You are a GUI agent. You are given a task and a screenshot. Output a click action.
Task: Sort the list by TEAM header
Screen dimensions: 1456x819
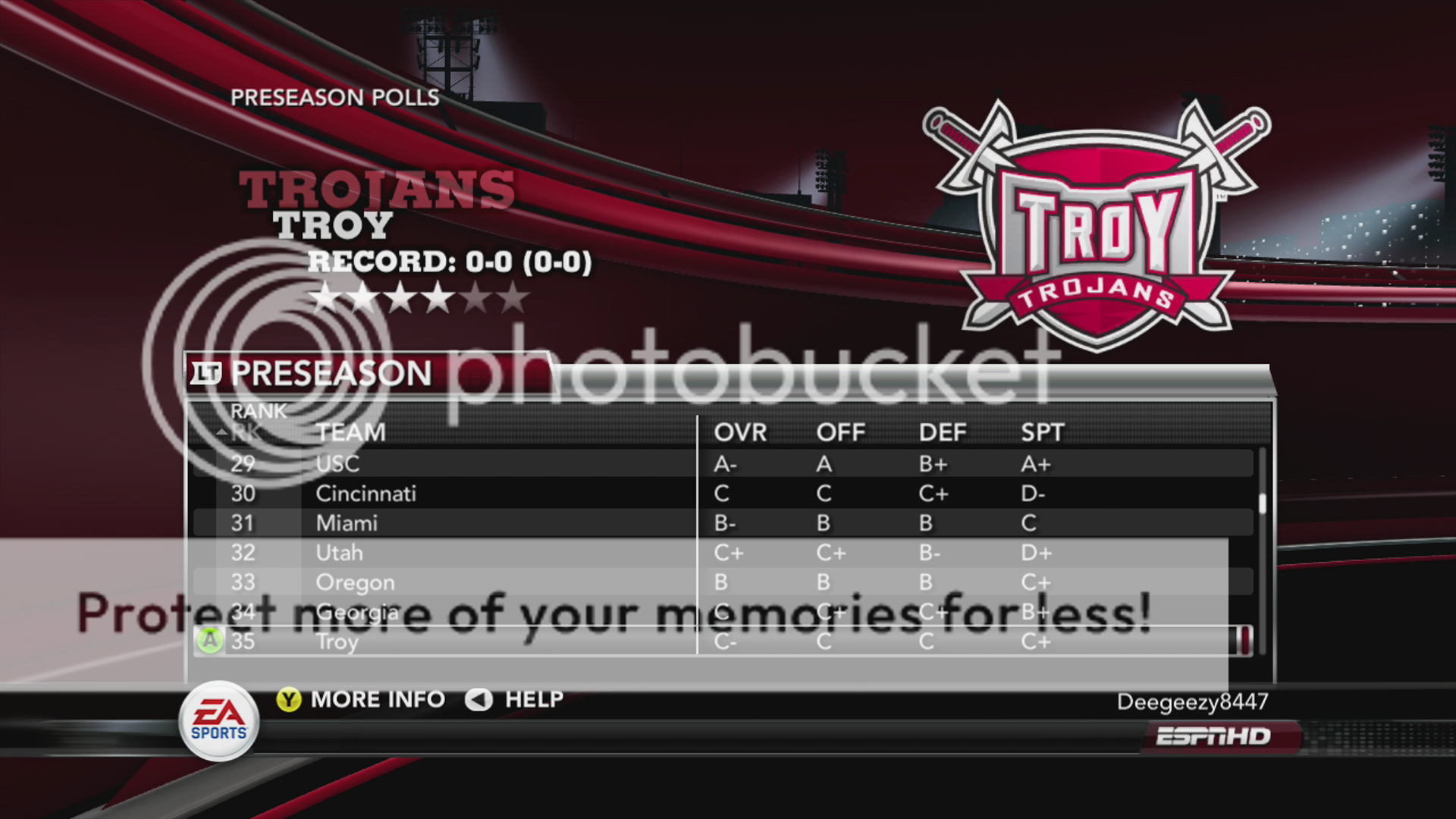351,432
